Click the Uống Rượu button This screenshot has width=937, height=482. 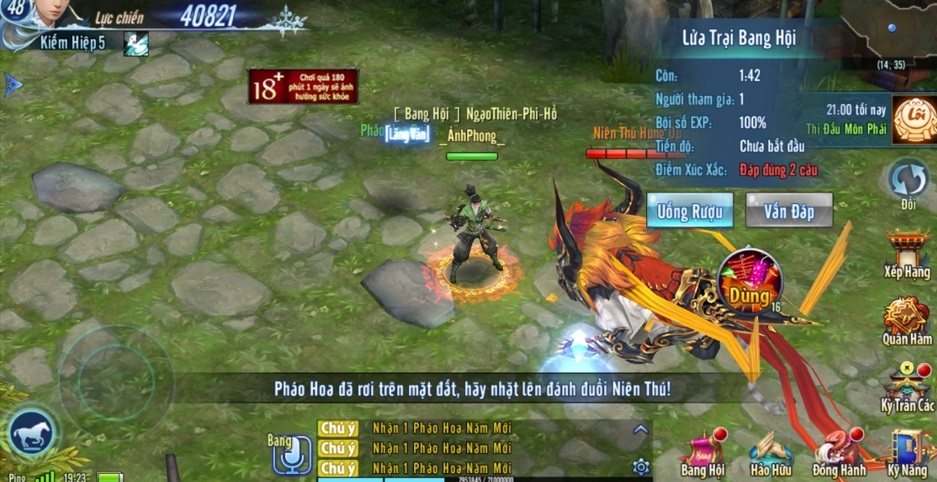click(689, 211)
